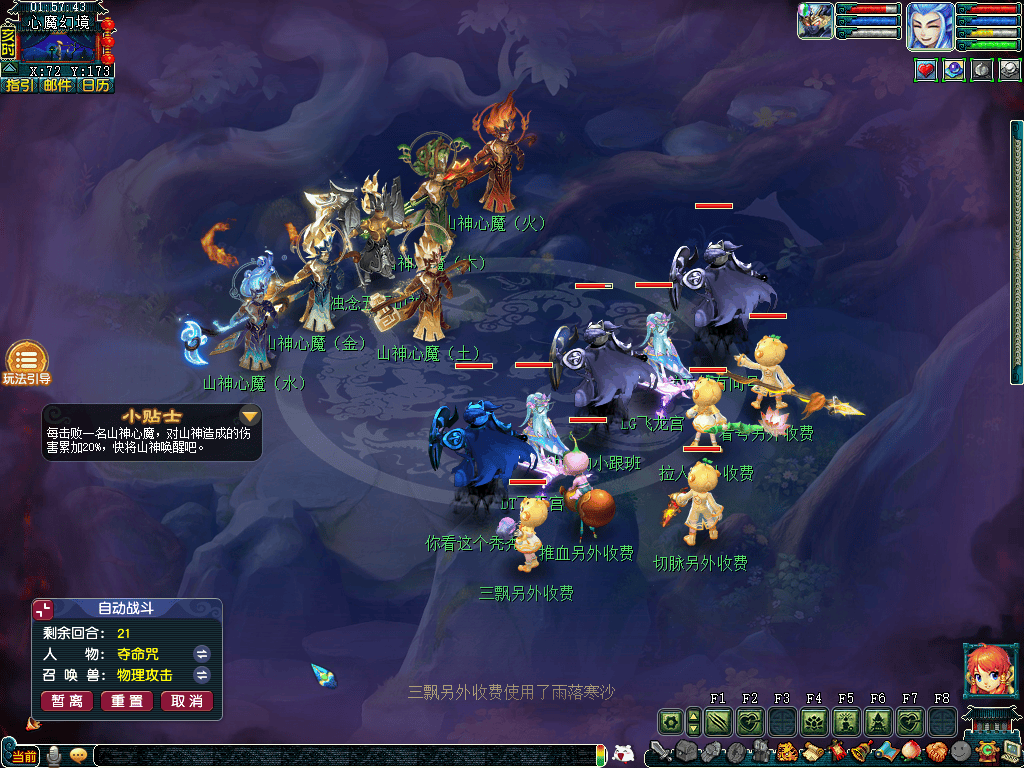
Task: Click the minimap thumbnail
Action: pos(59,46)
